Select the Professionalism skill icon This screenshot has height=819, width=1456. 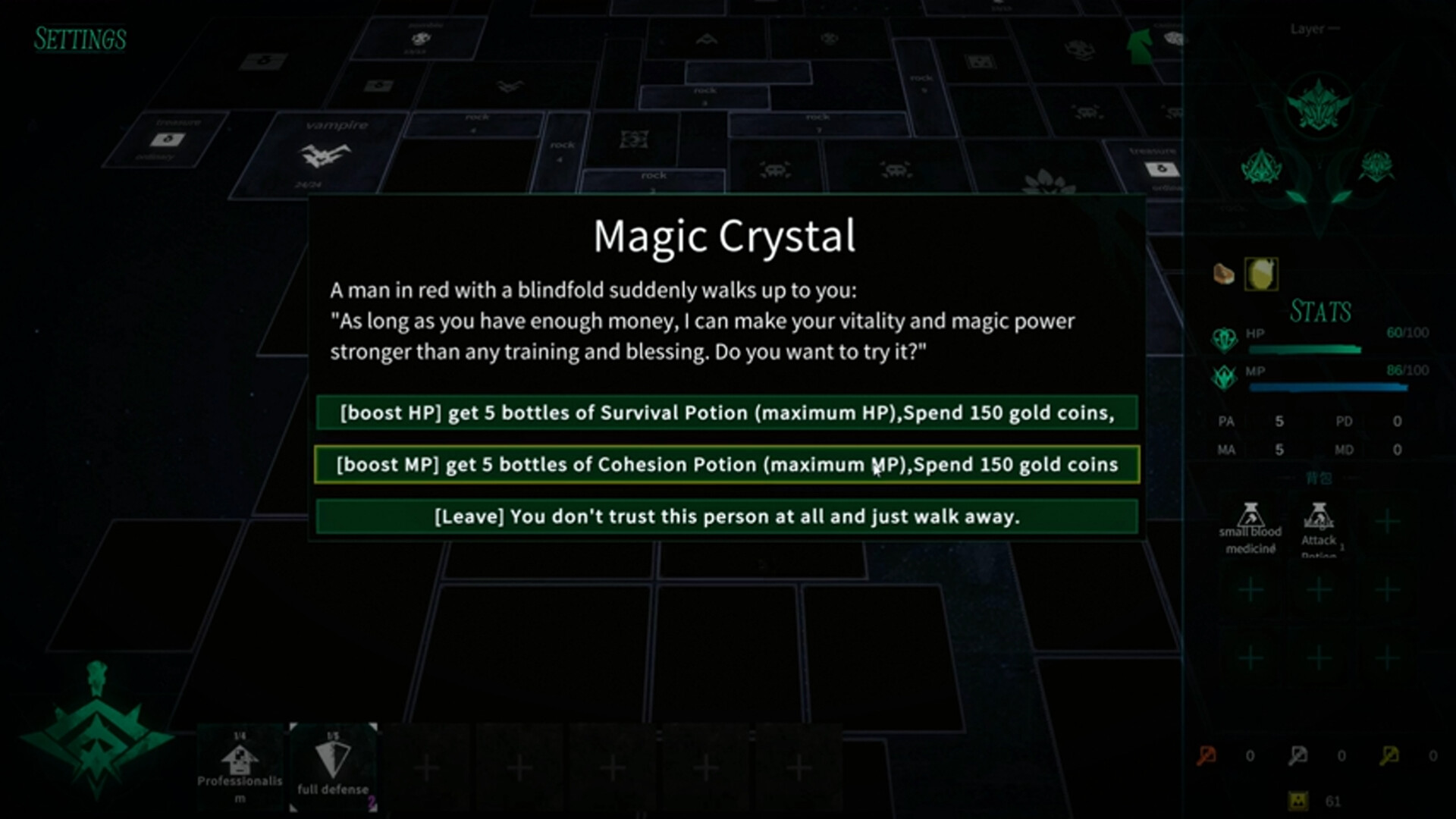[x=240, y=766]
